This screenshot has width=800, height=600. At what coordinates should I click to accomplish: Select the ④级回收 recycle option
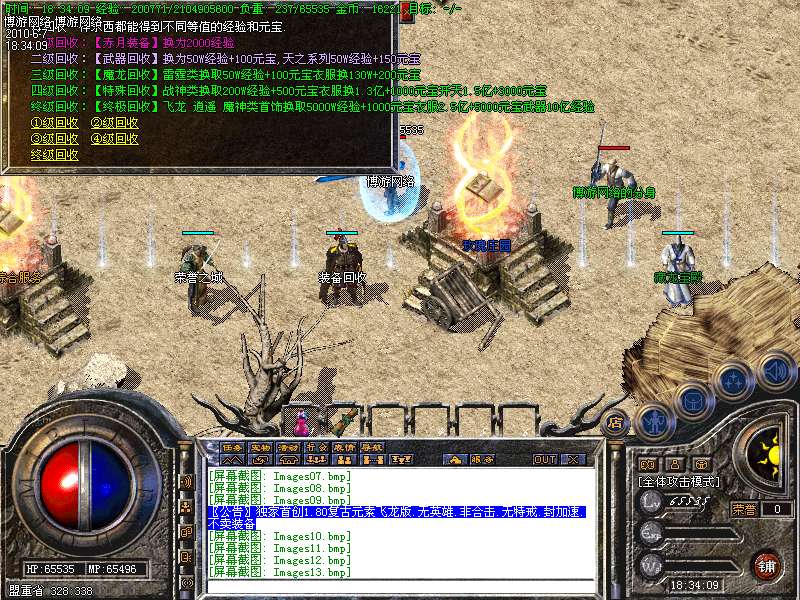pos(114,139)
